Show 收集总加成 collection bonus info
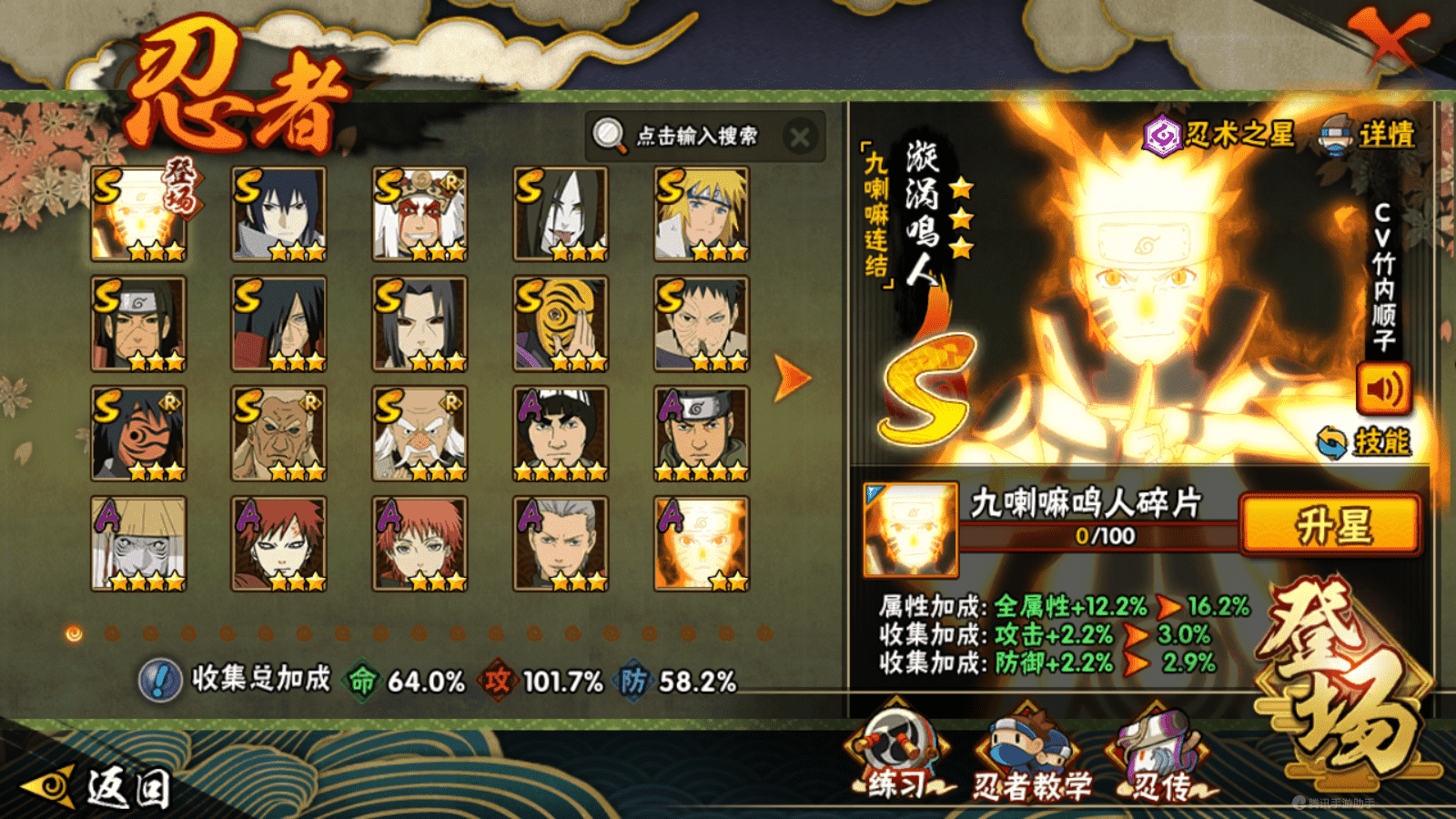 (160, 681)
